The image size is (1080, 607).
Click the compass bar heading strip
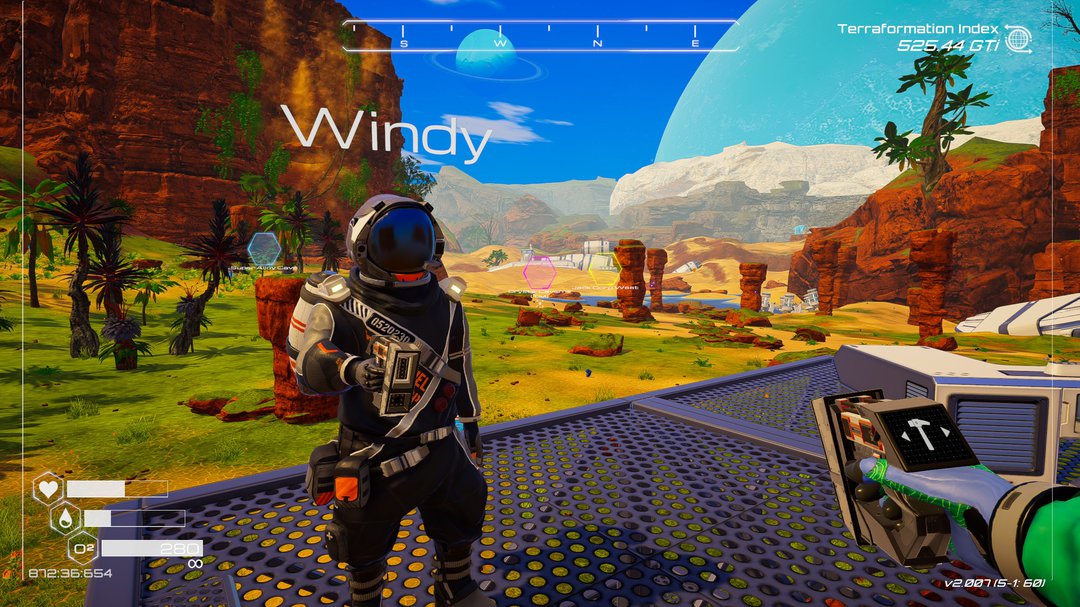tap(540, 36)
